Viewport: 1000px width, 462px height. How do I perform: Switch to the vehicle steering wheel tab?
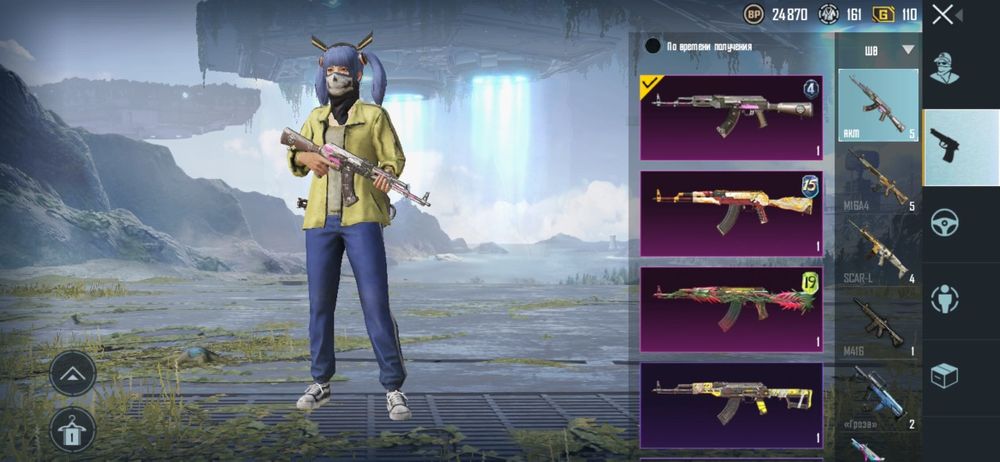(x=944, y=222)
